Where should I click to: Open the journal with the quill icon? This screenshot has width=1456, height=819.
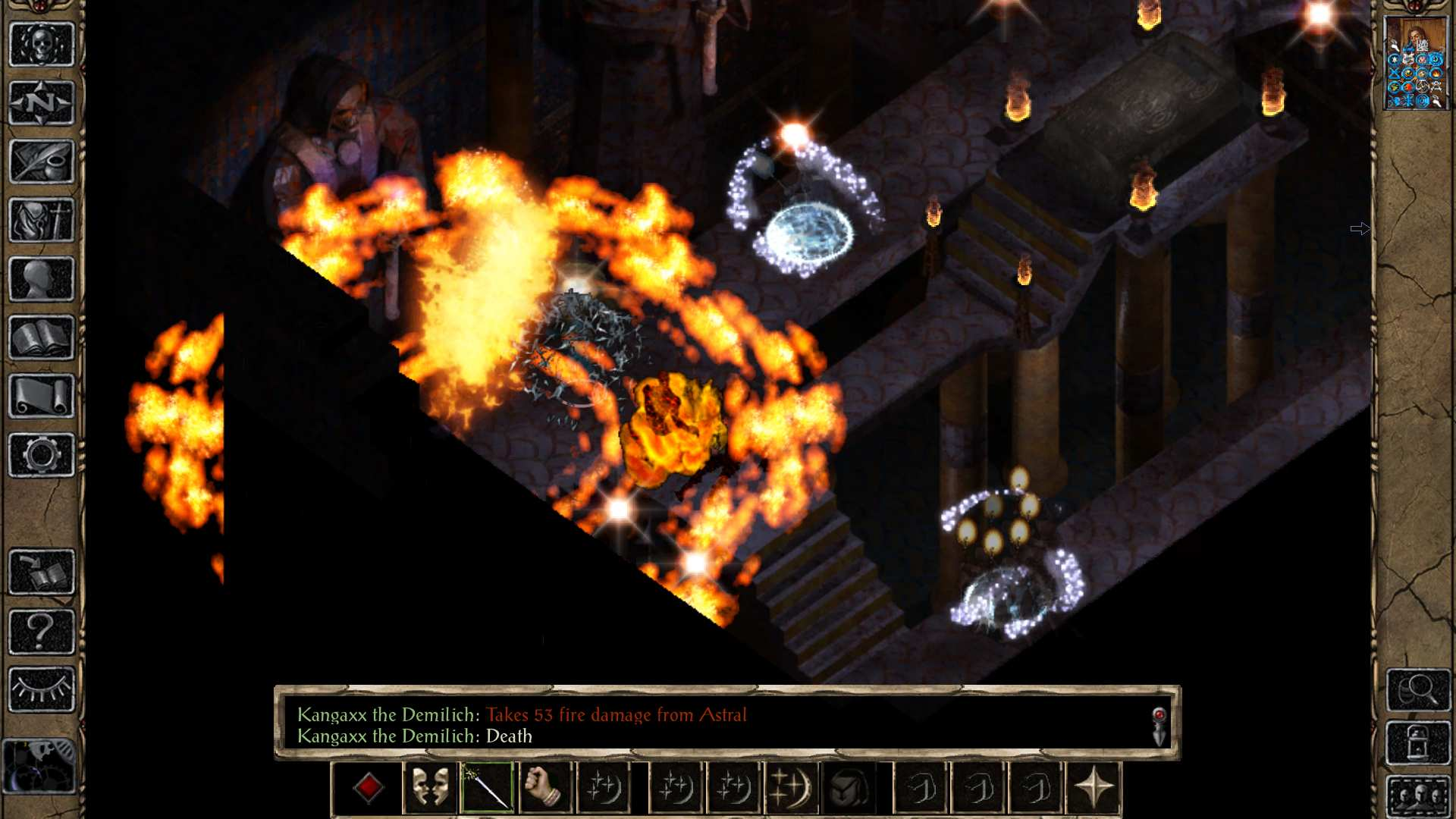[42, 162]
